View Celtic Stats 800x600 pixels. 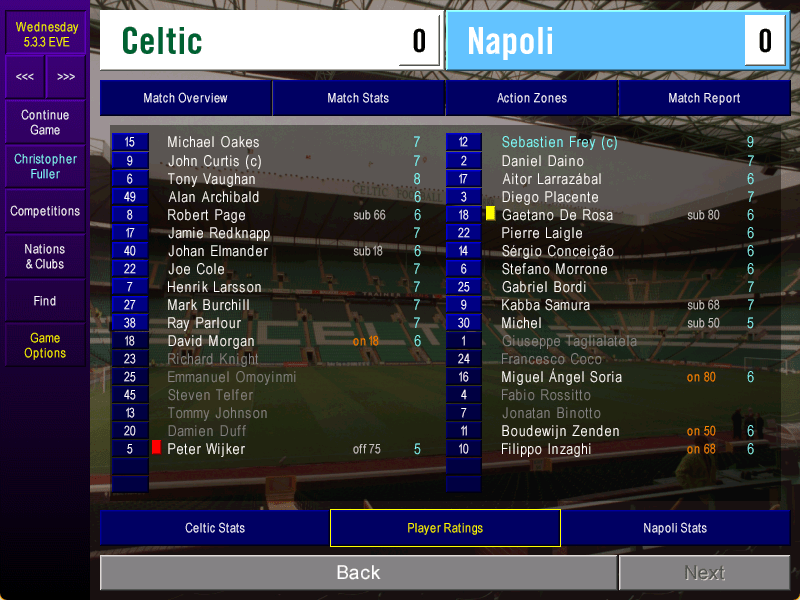pos(215,528)
